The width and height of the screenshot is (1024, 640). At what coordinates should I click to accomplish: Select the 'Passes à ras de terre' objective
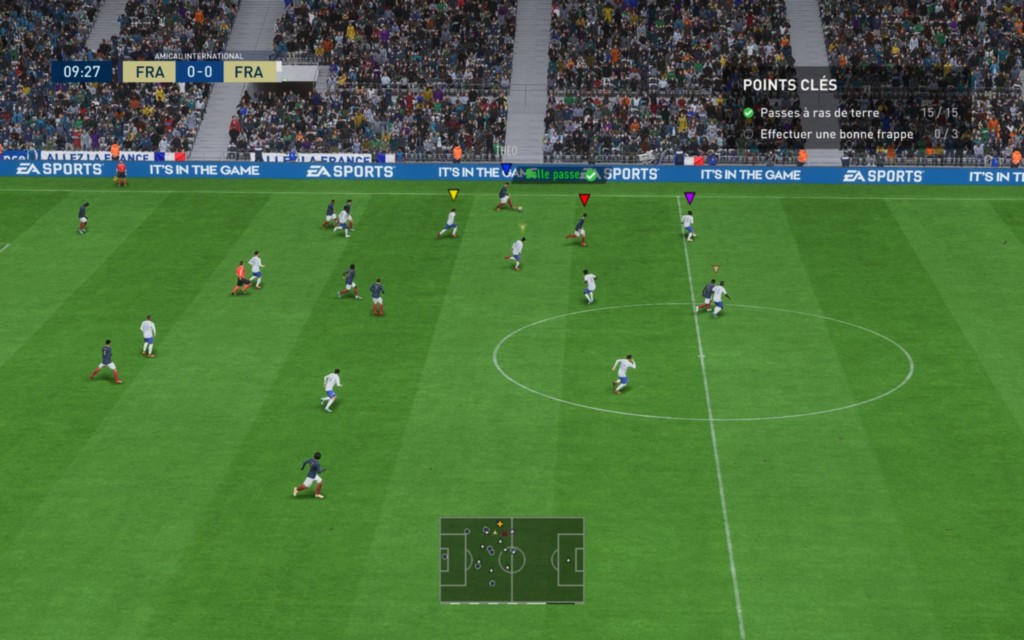coord(819,113)
